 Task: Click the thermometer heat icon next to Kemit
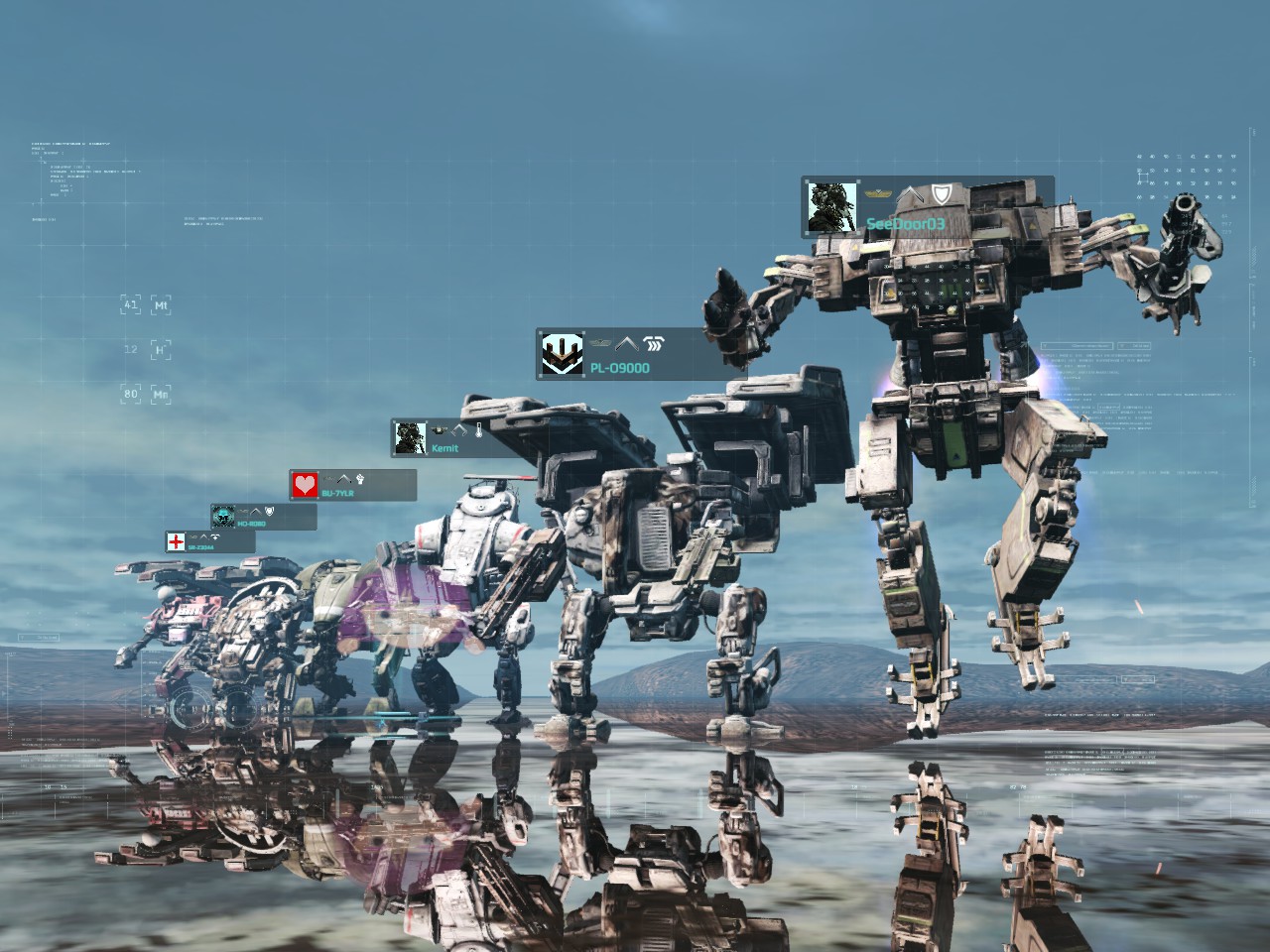click(x=479, y=429)
